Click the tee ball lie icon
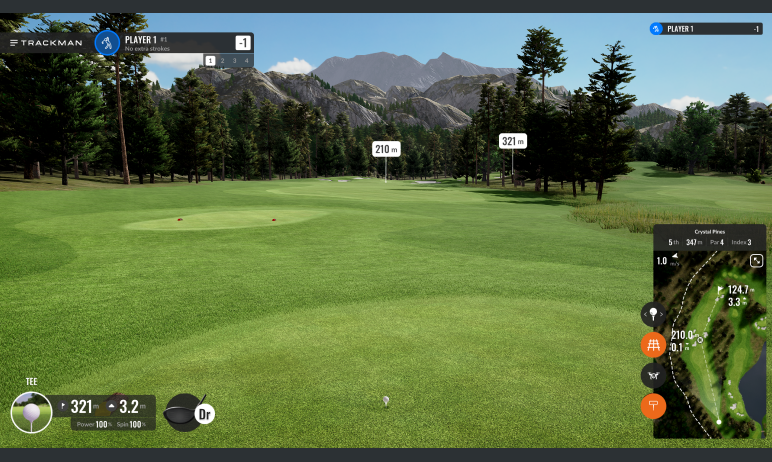The height and width of the screenshot is (462, 772). coord(31,411)
